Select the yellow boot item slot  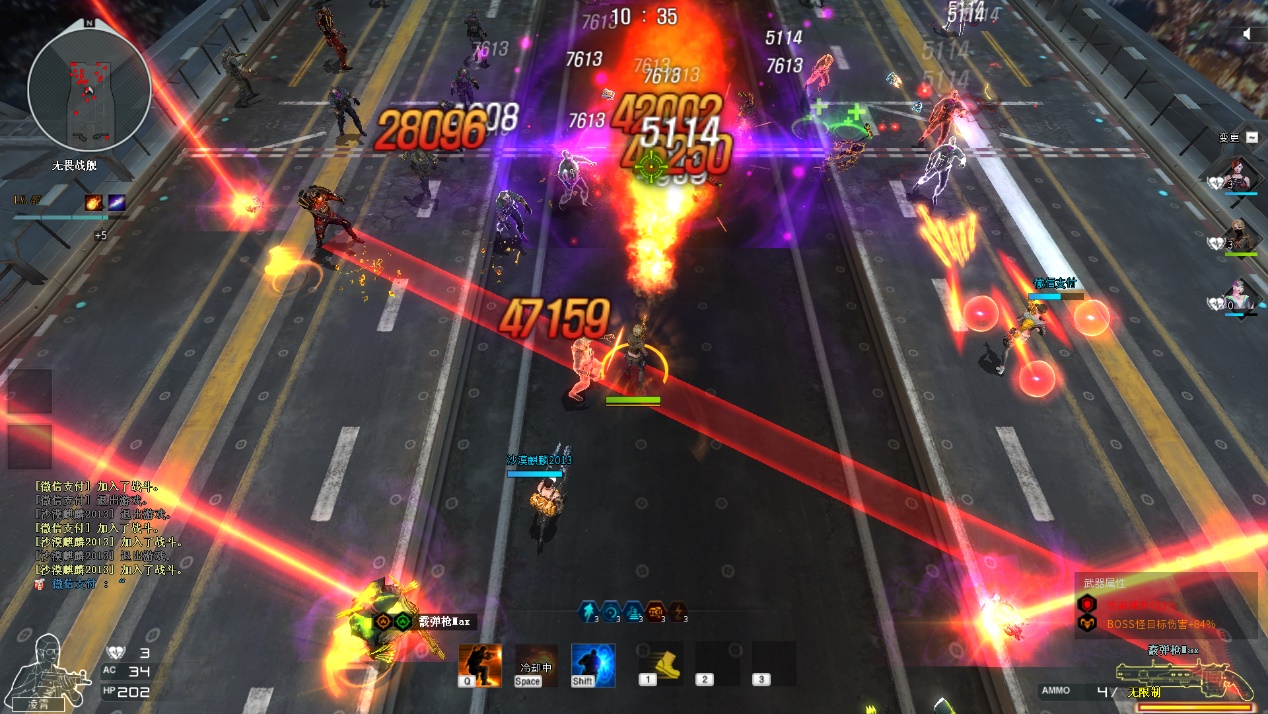(661, 662)
